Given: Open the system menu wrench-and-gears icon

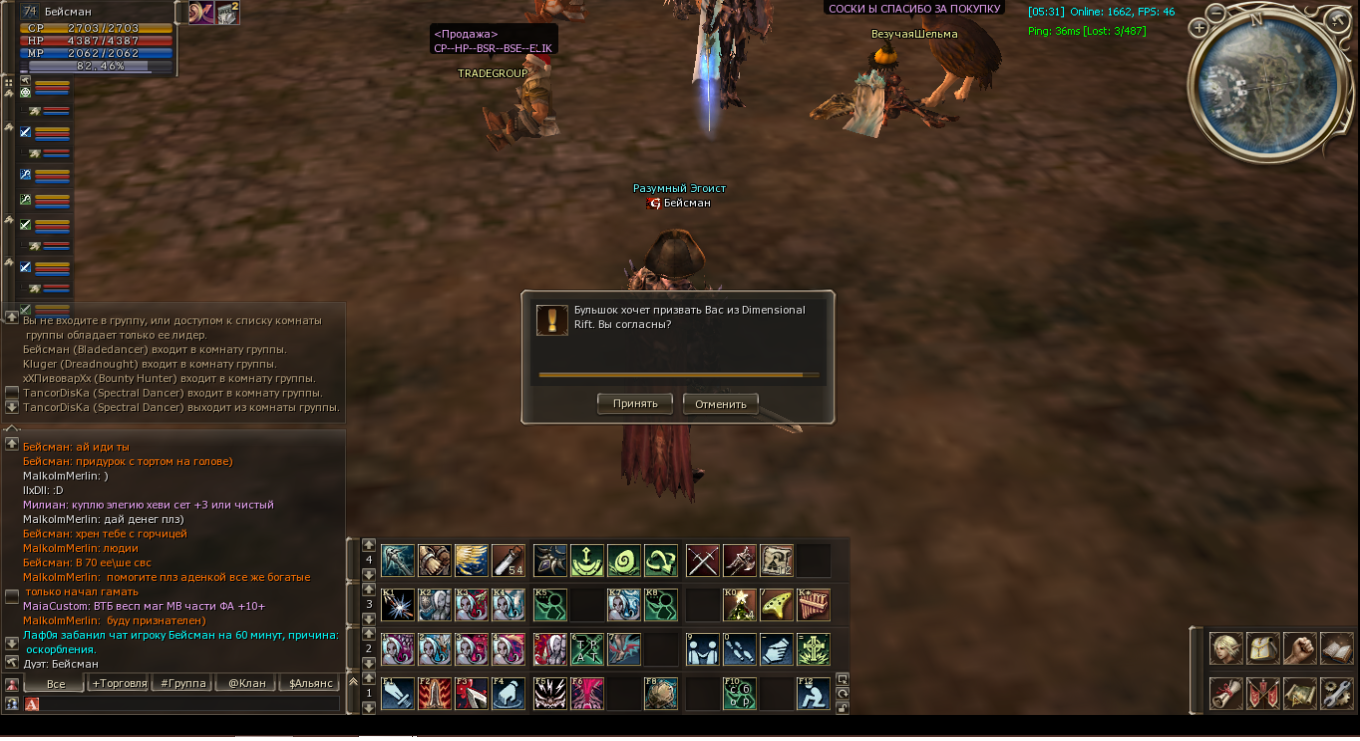Looking at the screenshot, I should (x=1337, y=693).
